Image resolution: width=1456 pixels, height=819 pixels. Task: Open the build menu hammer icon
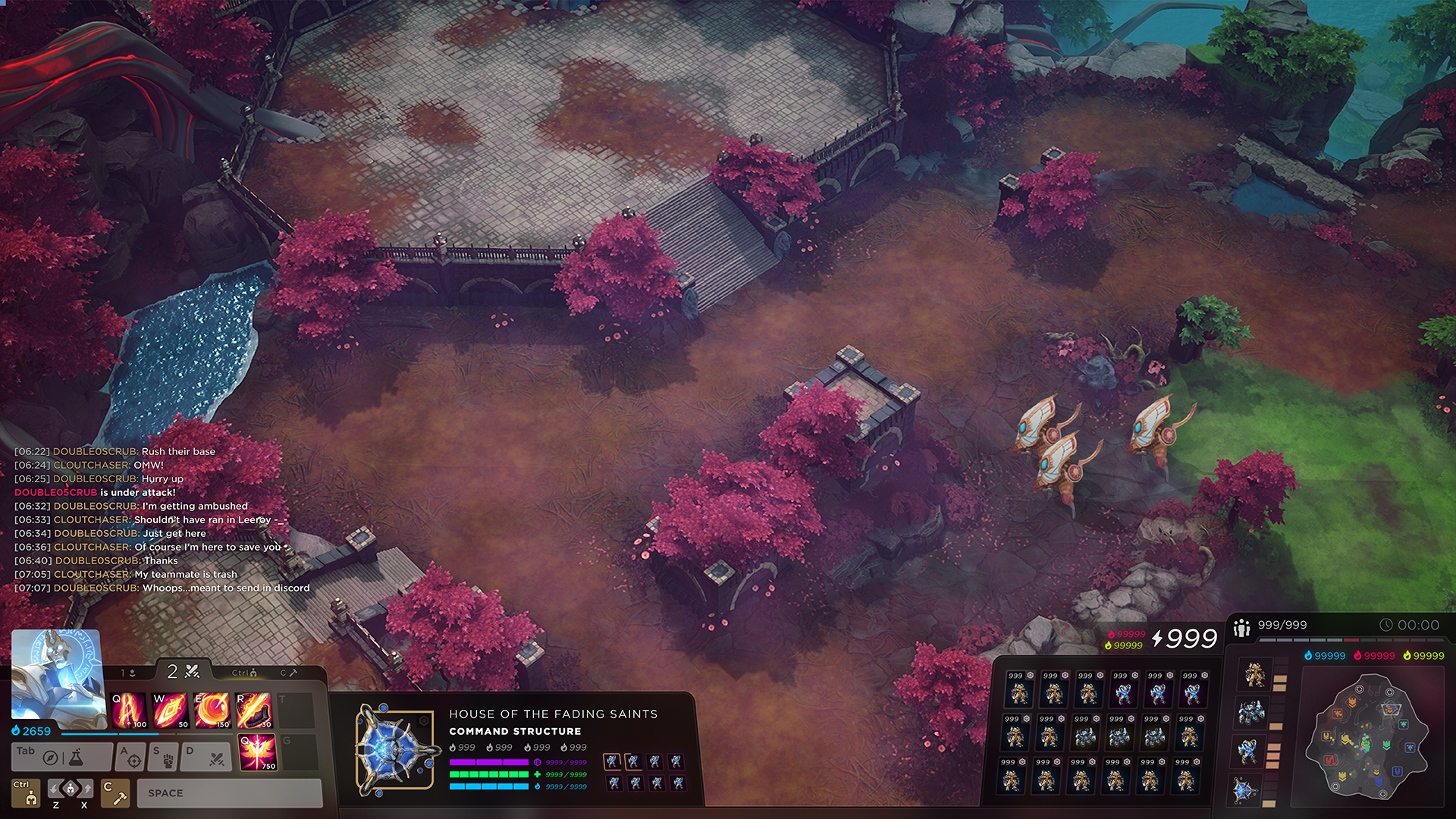[x=115, y=794]
